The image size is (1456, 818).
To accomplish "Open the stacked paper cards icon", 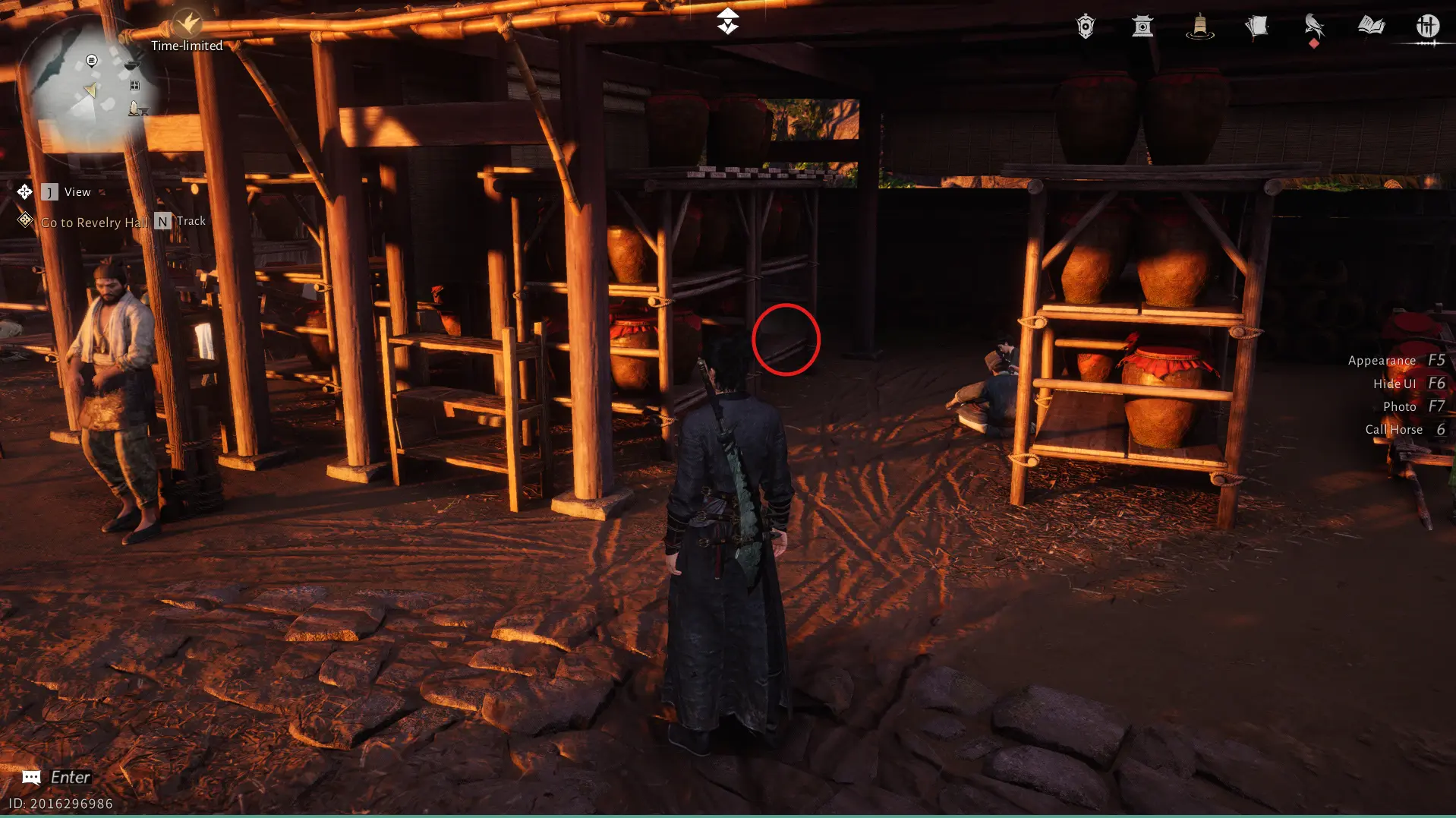I will (x=1256, y=27).
